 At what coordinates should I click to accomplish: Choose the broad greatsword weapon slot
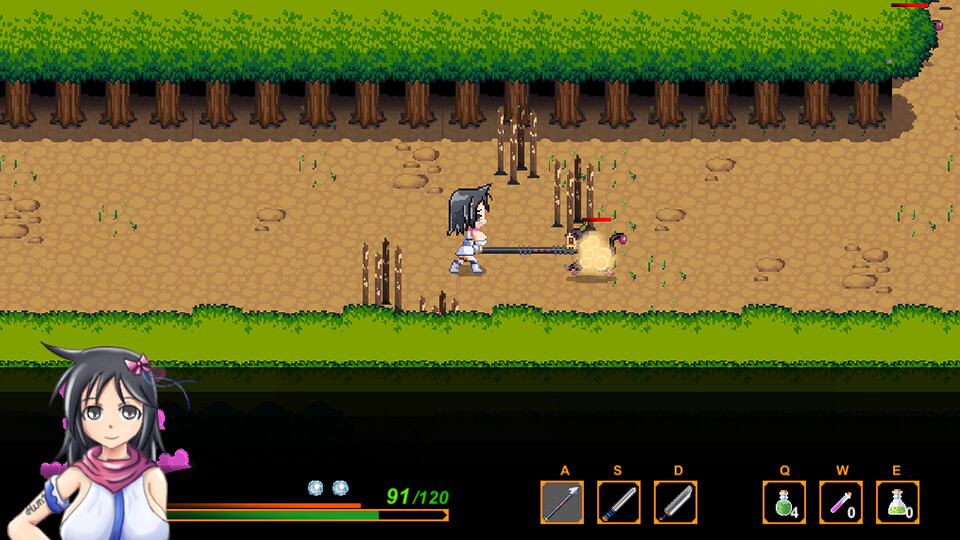675,502
